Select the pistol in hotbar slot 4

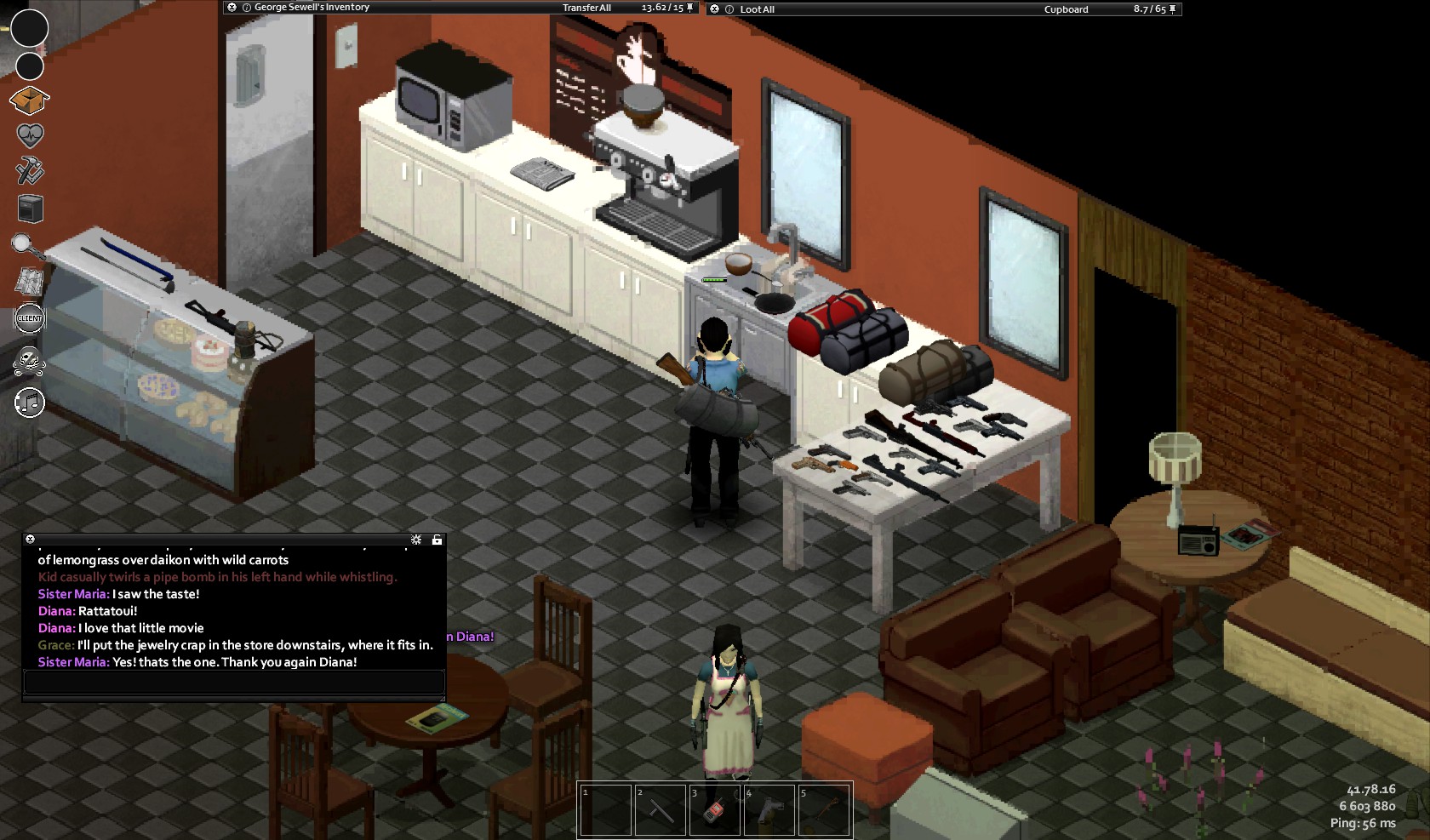click(769, 809)
